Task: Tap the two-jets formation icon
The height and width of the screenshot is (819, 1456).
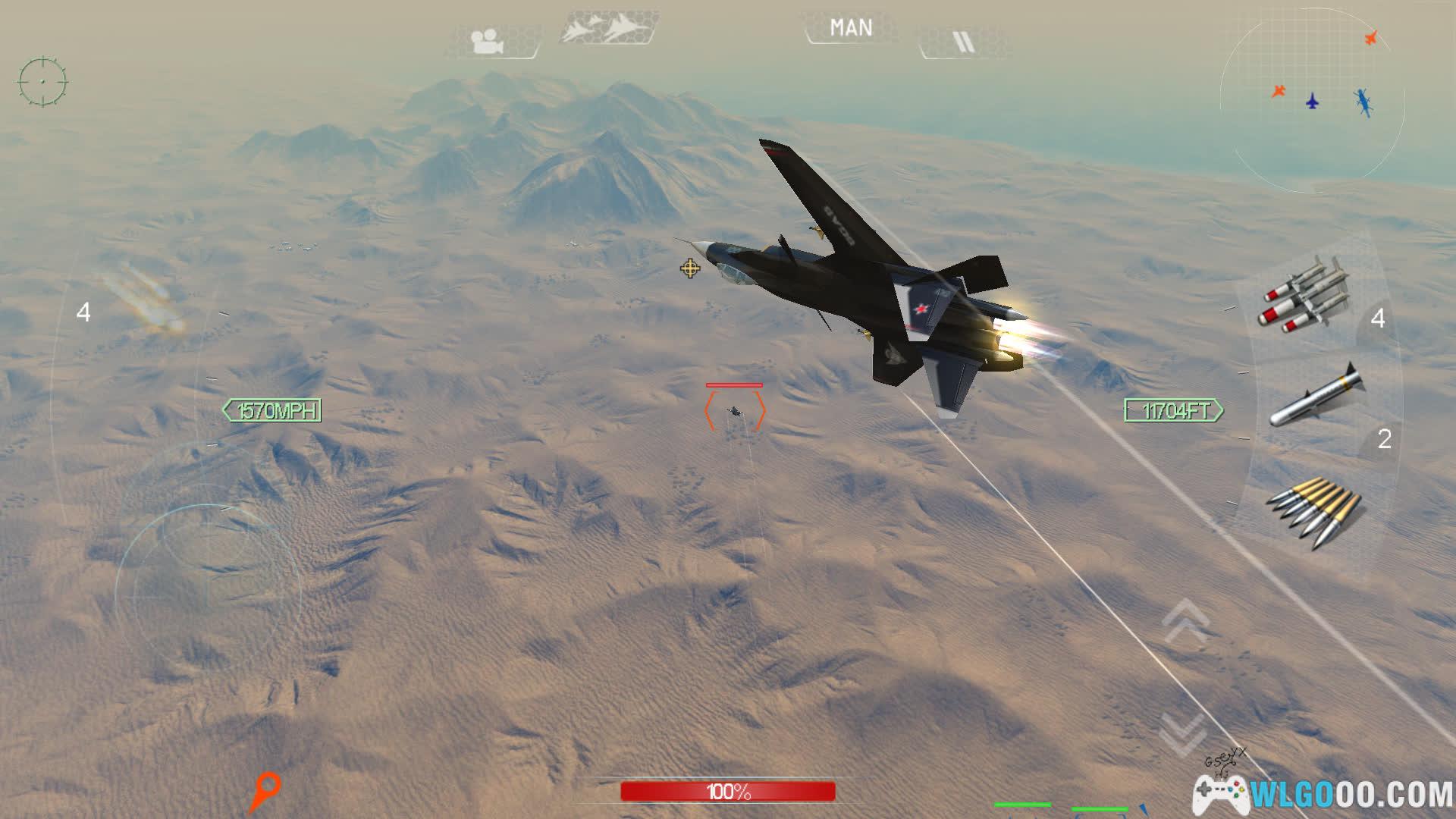Action: 607,29
